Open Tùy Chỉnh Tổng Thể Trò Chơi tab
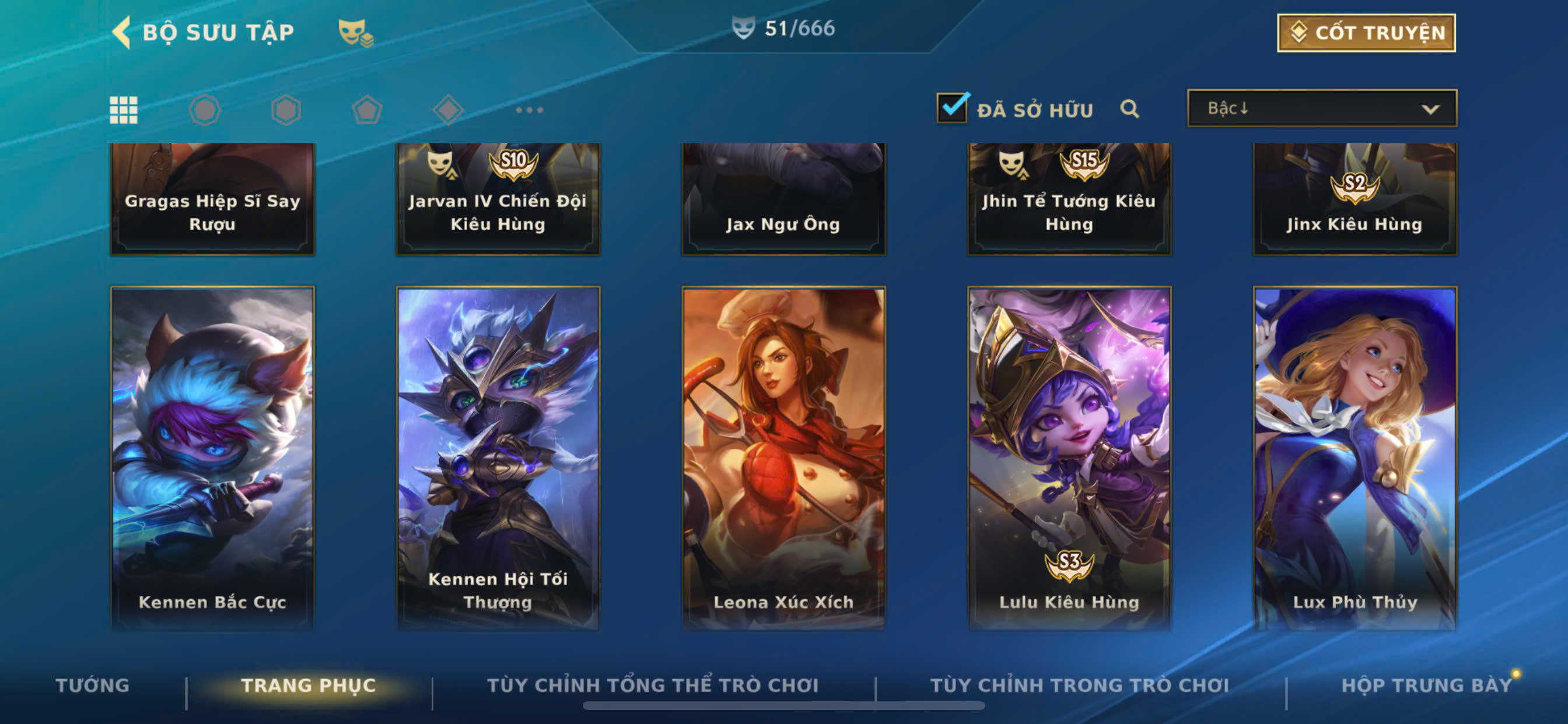1568x724 pixels. click(653, 685)
